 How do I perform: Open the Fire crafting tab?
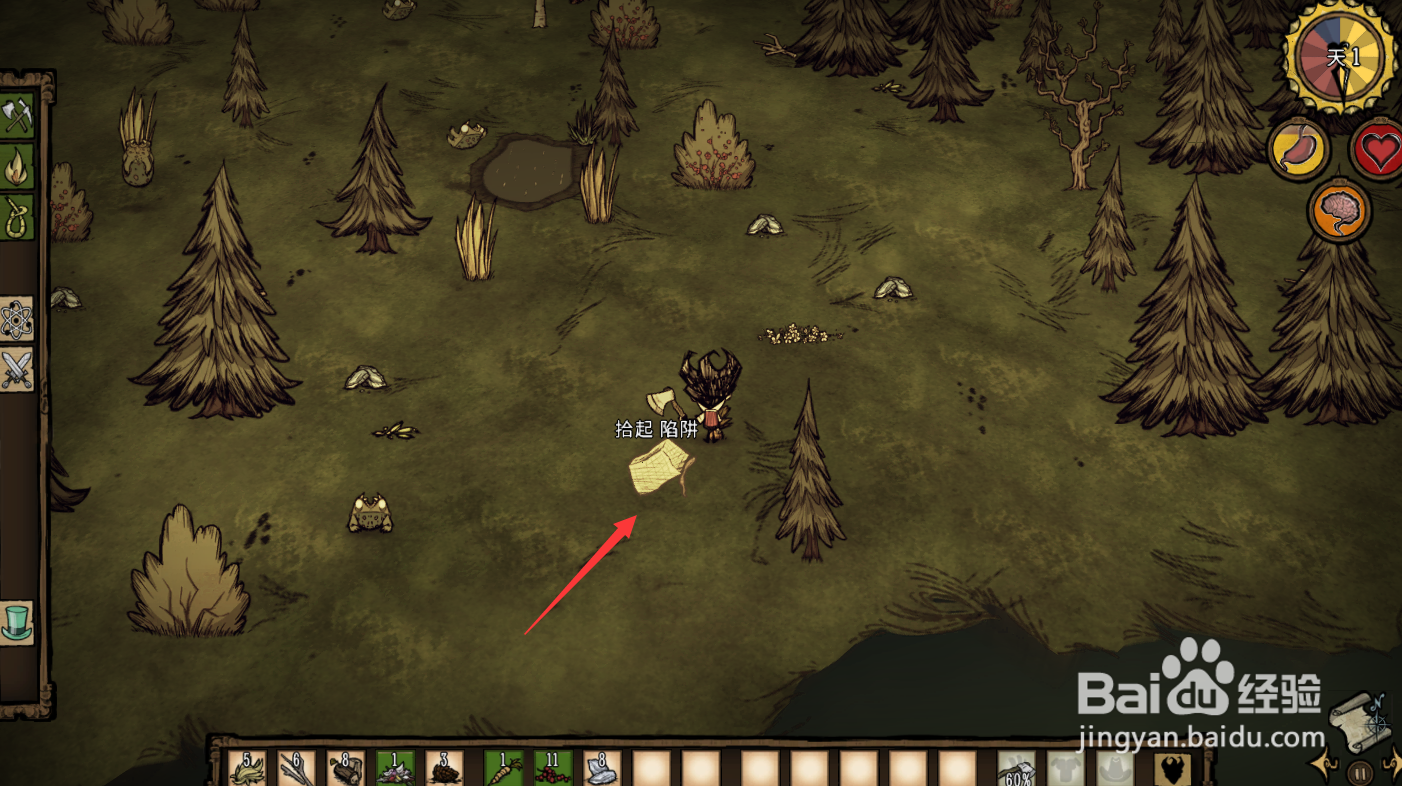tap(18, 166)
